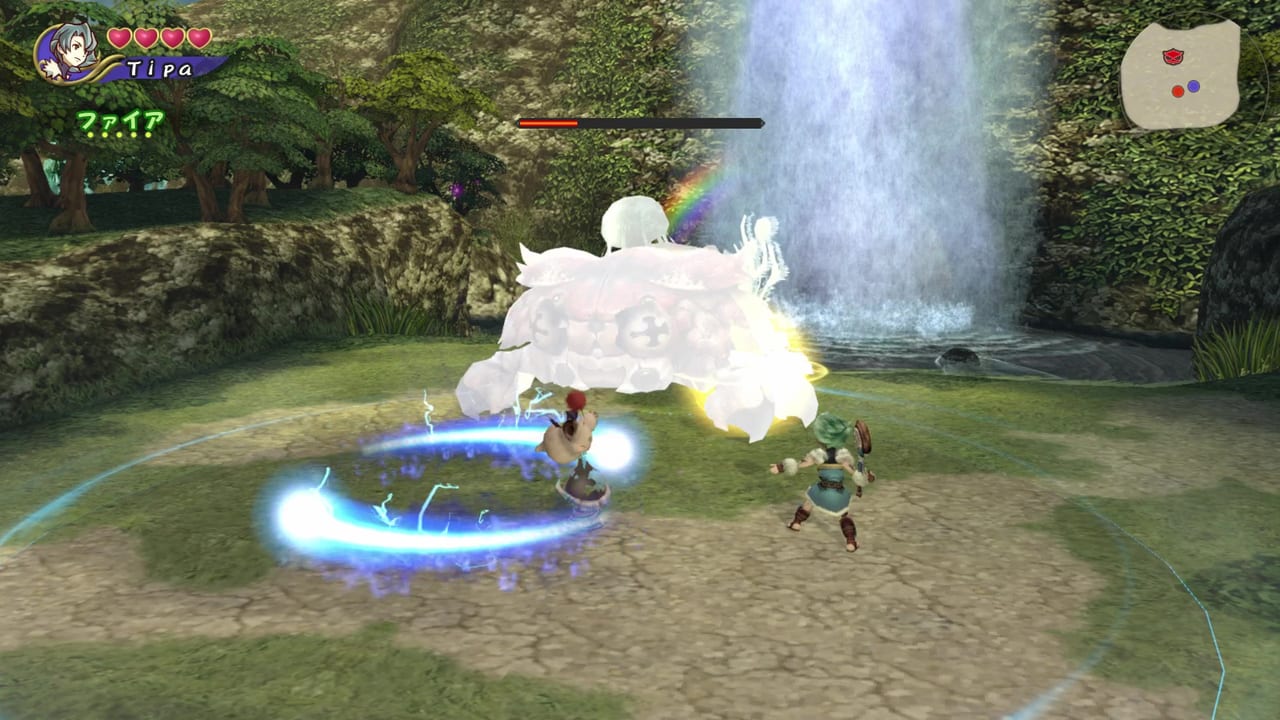1280x720 pixels.
Task: Click the ファイア spell name label
Action: [x=120, y=118]
